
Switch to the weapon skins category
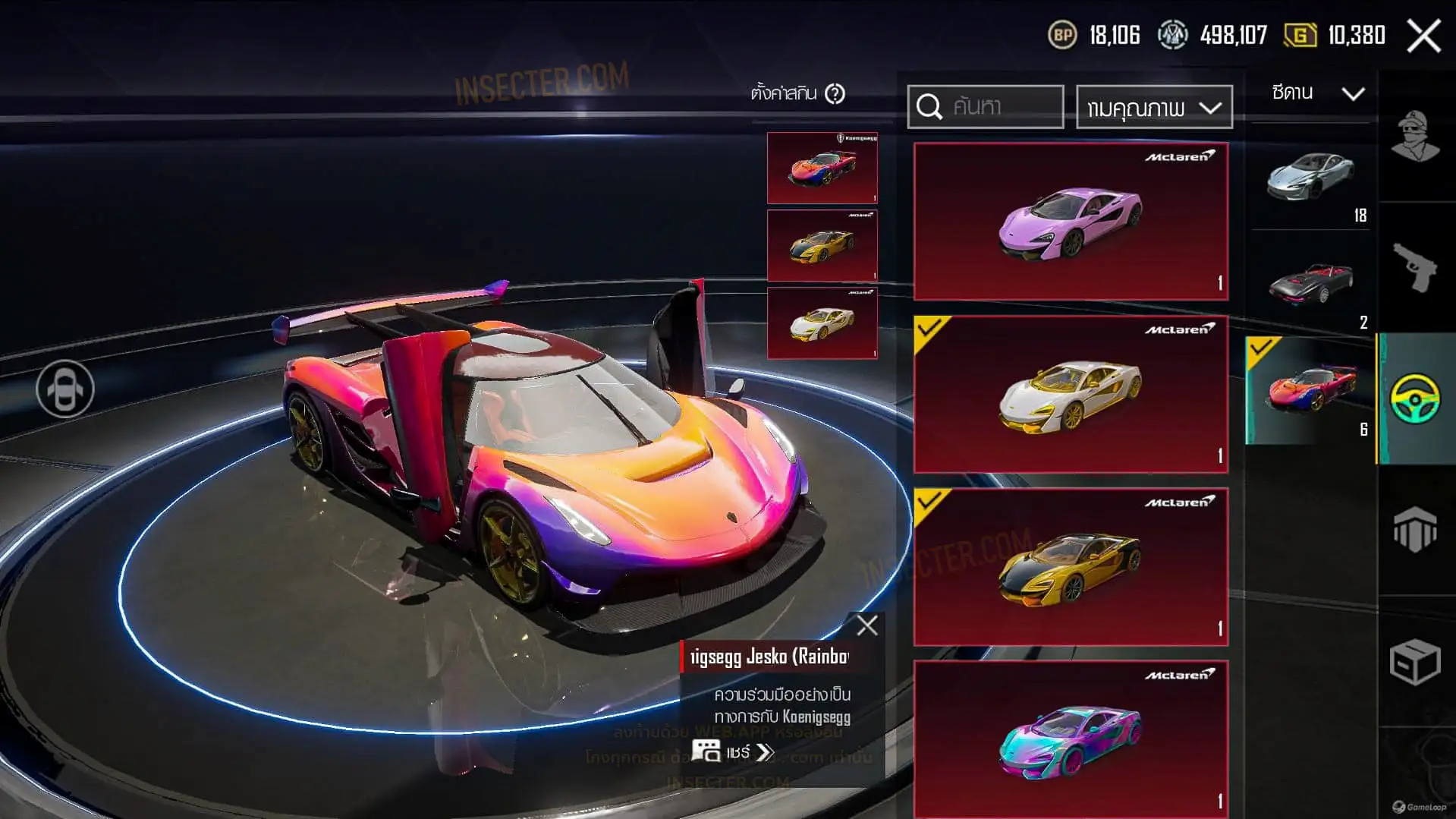[1416, 267]
